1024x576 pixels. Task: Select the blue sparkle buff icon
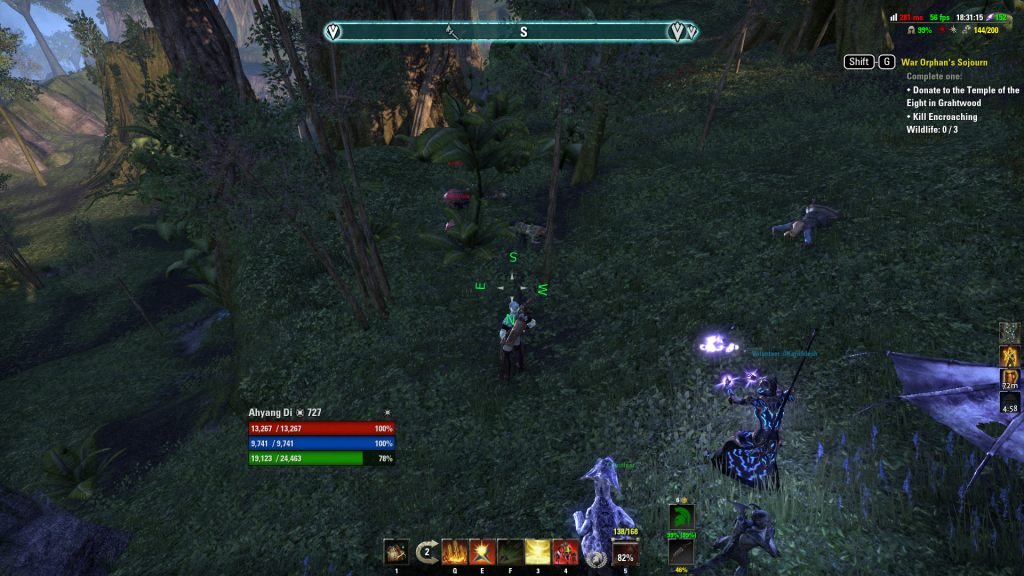[1010, 332]
